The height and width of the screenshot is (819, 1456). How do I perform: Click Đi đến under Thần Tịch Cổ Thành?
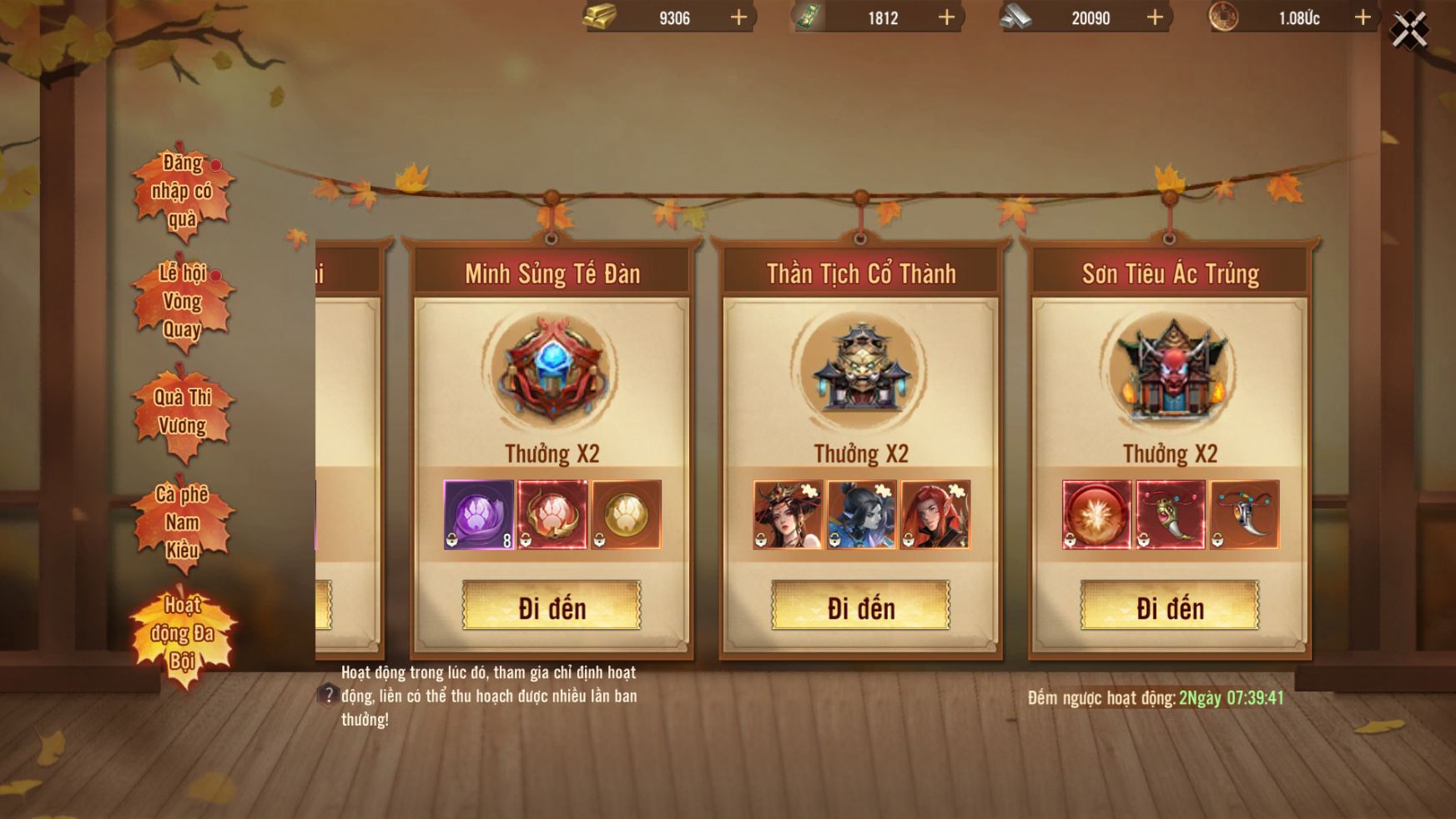(860, 606)
